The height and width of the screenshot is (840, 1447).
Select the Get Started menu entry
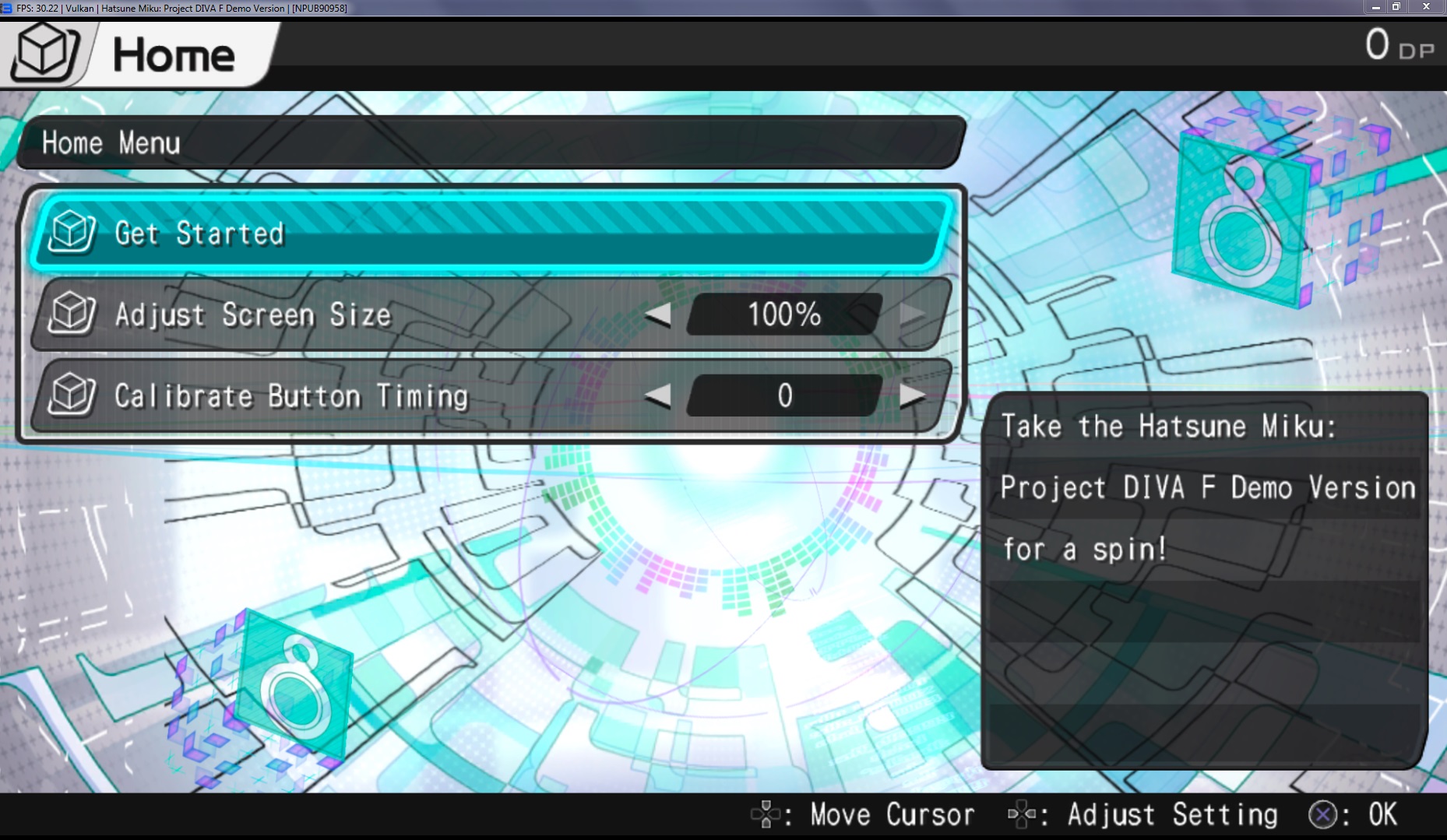pos(491,233)
